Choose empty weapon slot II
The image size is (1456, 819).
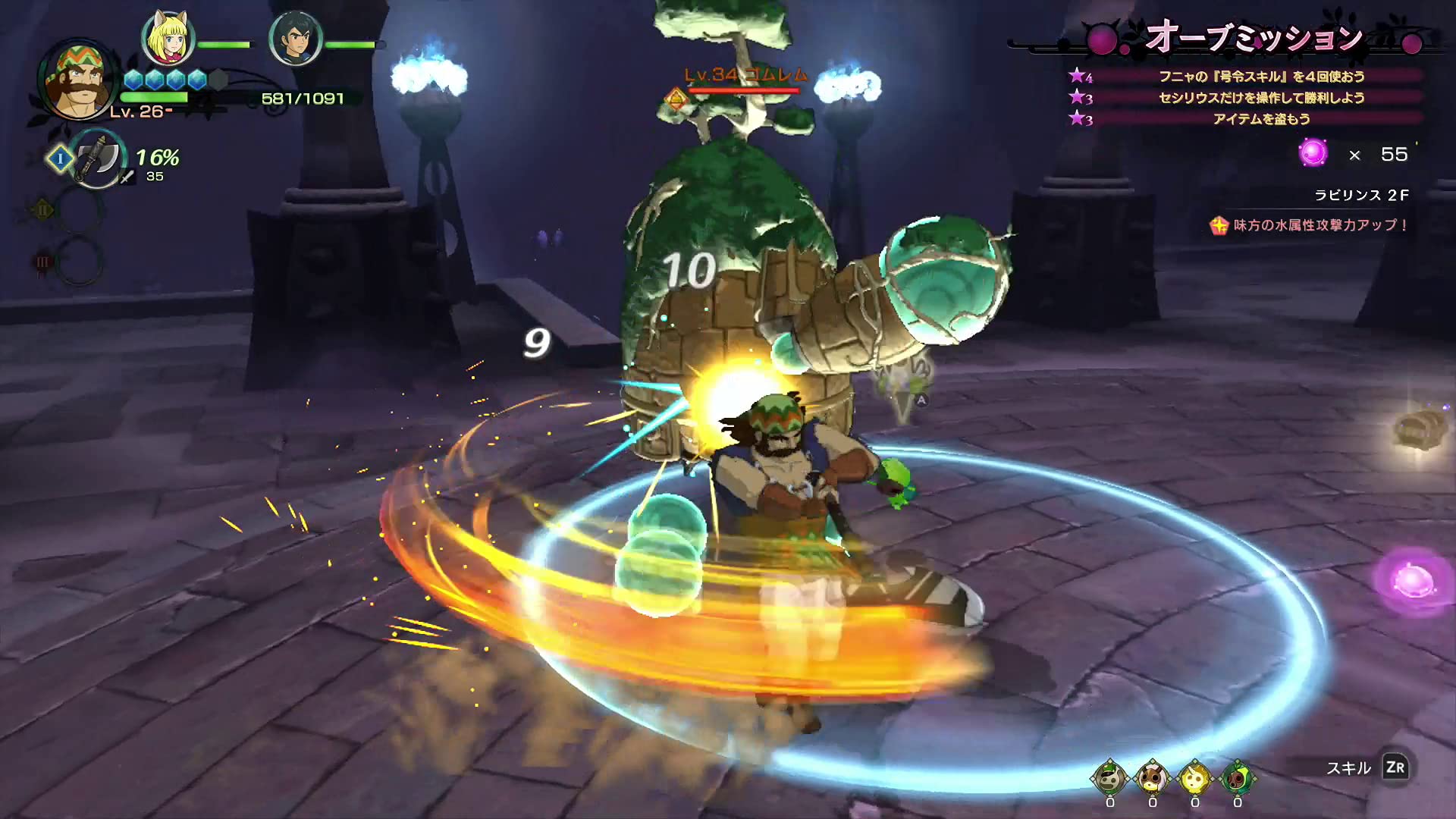77,209
